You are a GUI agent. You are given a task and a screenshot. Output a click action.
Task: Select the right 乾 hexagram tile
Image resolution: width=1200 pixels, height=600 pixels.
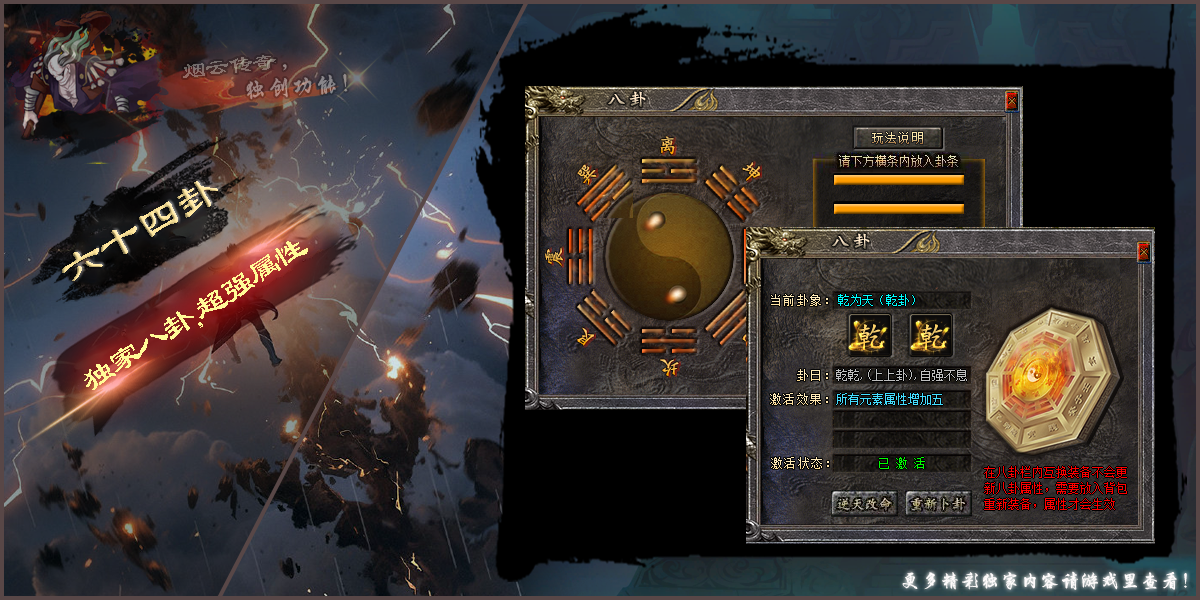click(x=931, y=335)
